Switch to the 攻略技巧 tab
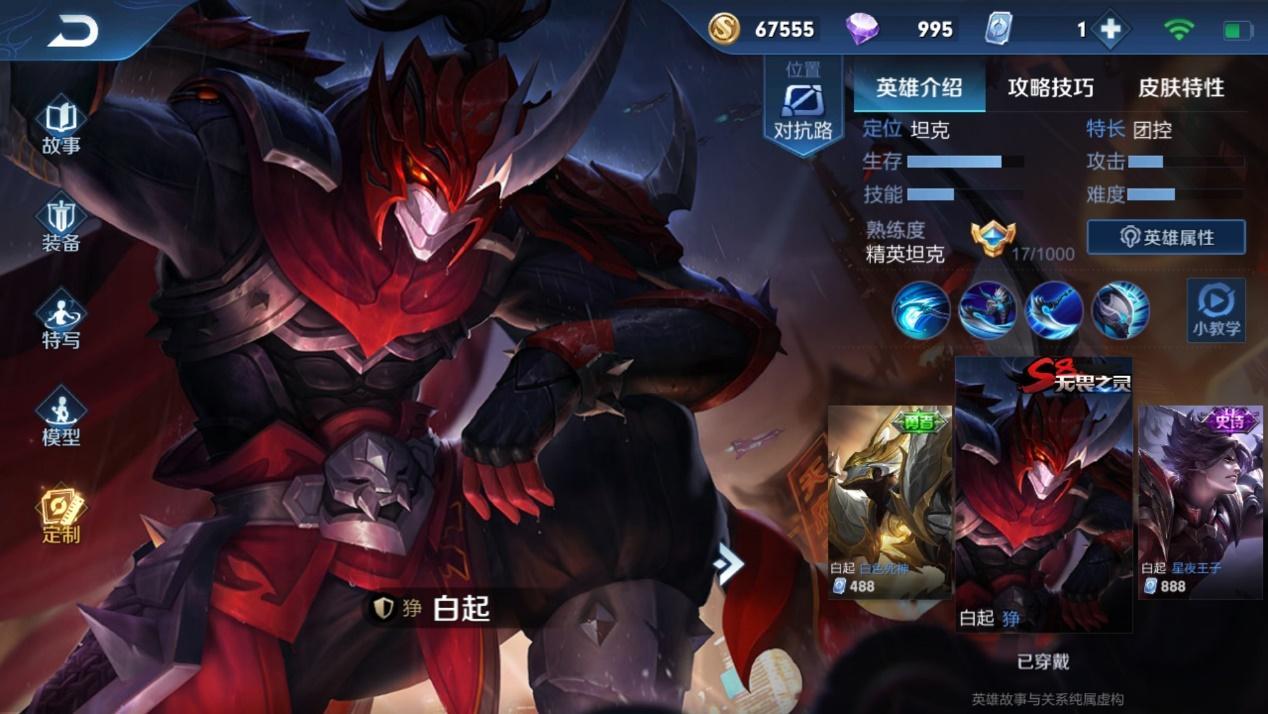 click(x=1050, y=88)
